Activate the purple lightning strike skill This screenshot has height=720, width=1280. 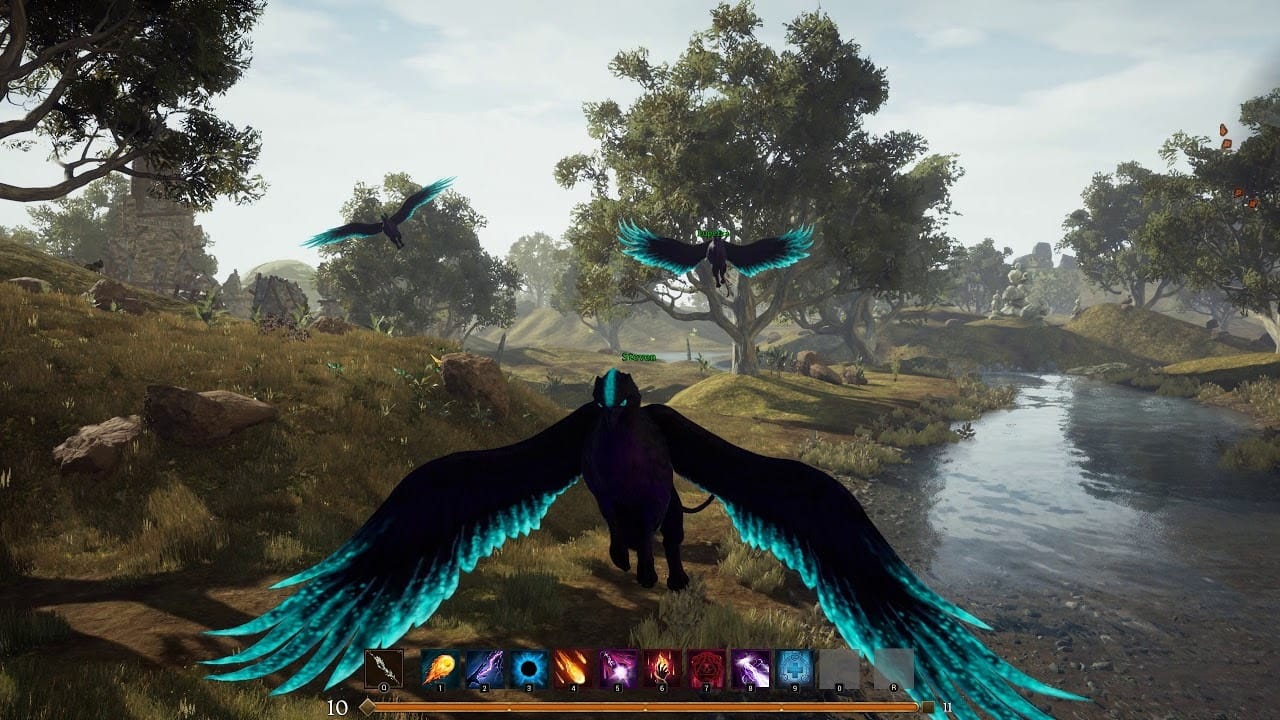[485, 668]
